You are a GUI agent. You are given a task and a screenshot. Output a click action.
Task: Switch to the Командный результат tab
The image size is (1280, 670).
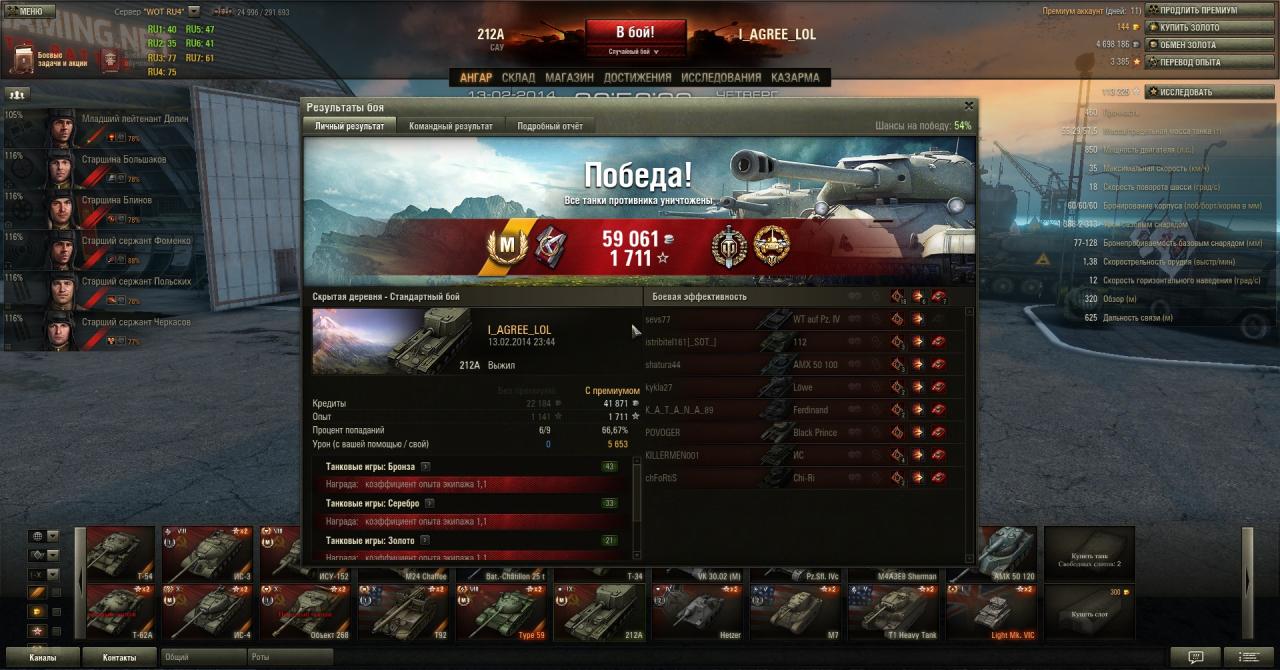coord(450,126)
